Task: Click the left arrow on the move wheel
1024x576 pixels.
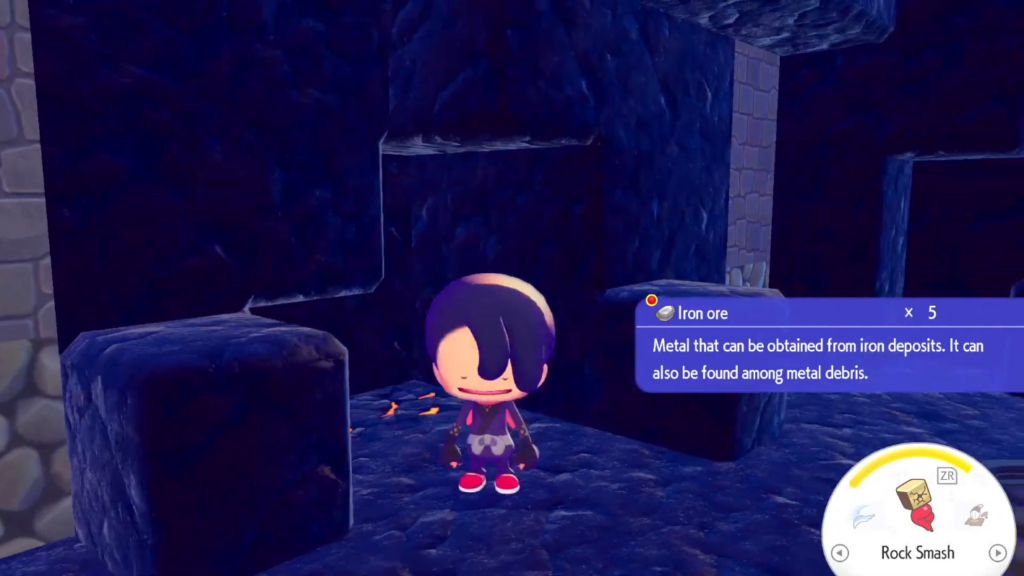Action: tap(840, 553)
